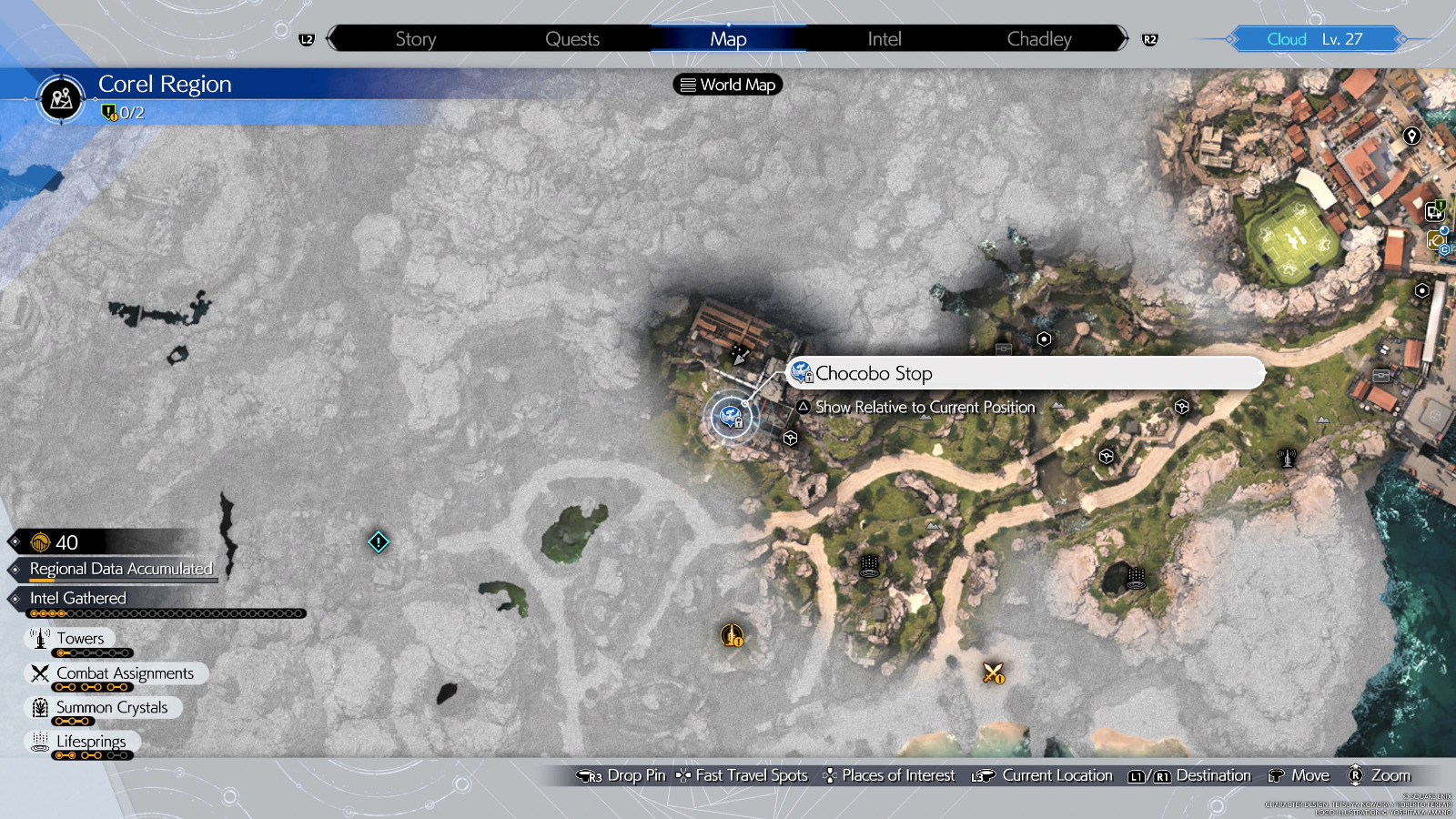Select the Chocobo Stop map marker
1456x819 pixels.
pyautogui.click(x=731, y=417)
